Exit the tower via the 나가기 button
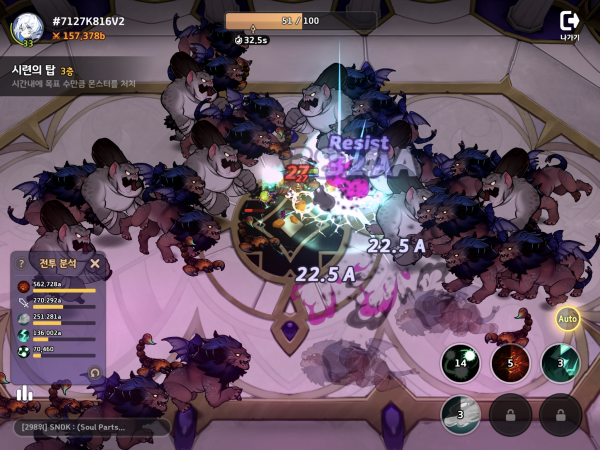Screen dimensions: 600x450 (569, 24)
